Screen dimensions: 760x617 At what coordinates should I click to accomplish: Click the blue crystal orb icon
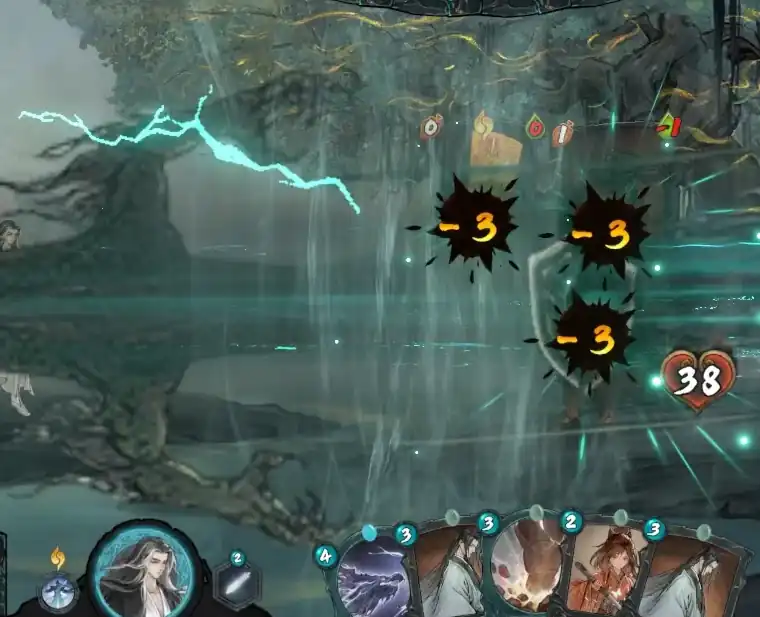[58, 591]
